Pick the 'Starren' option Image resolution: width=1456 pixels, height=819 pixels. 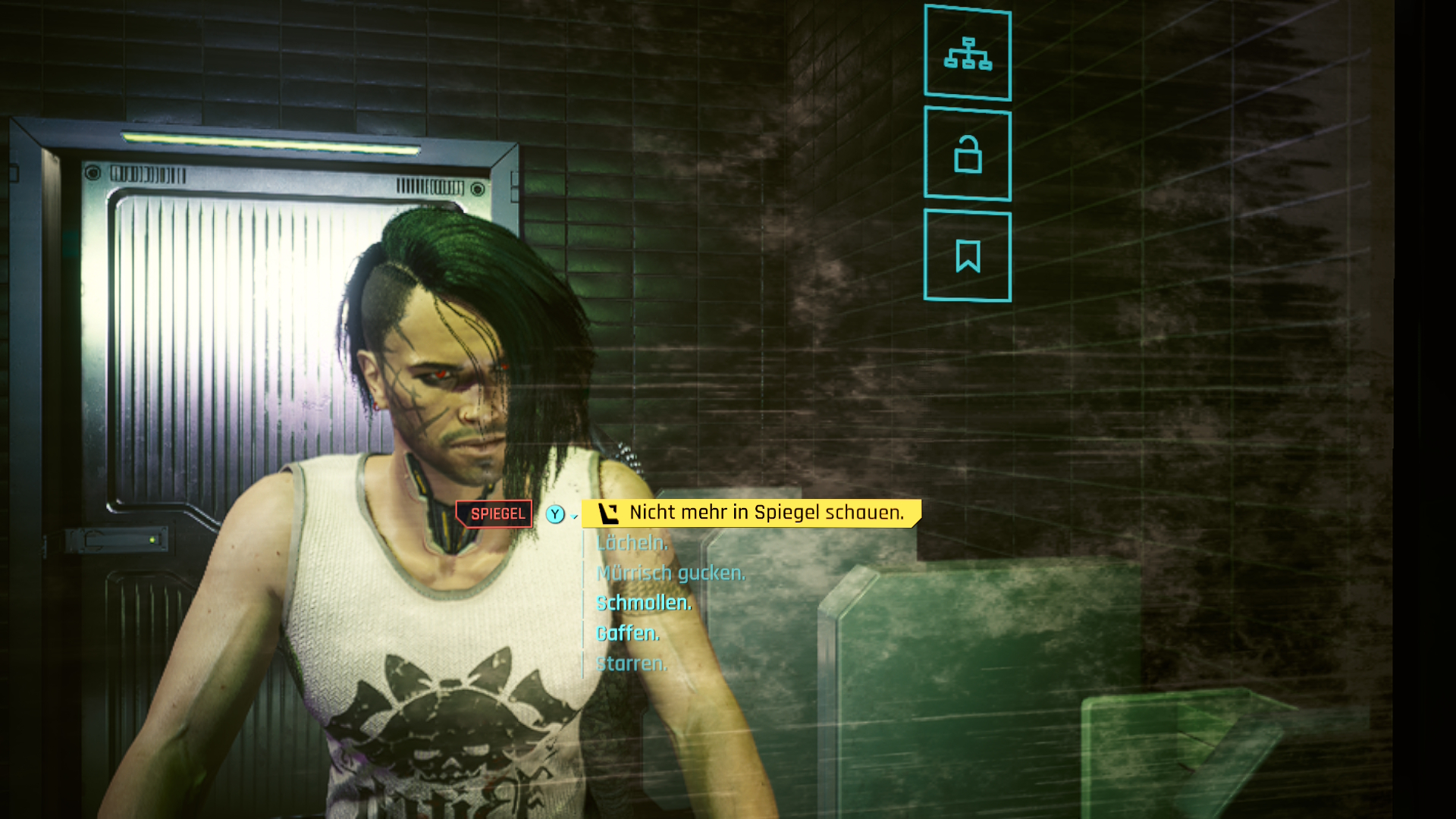pos(632,664)
